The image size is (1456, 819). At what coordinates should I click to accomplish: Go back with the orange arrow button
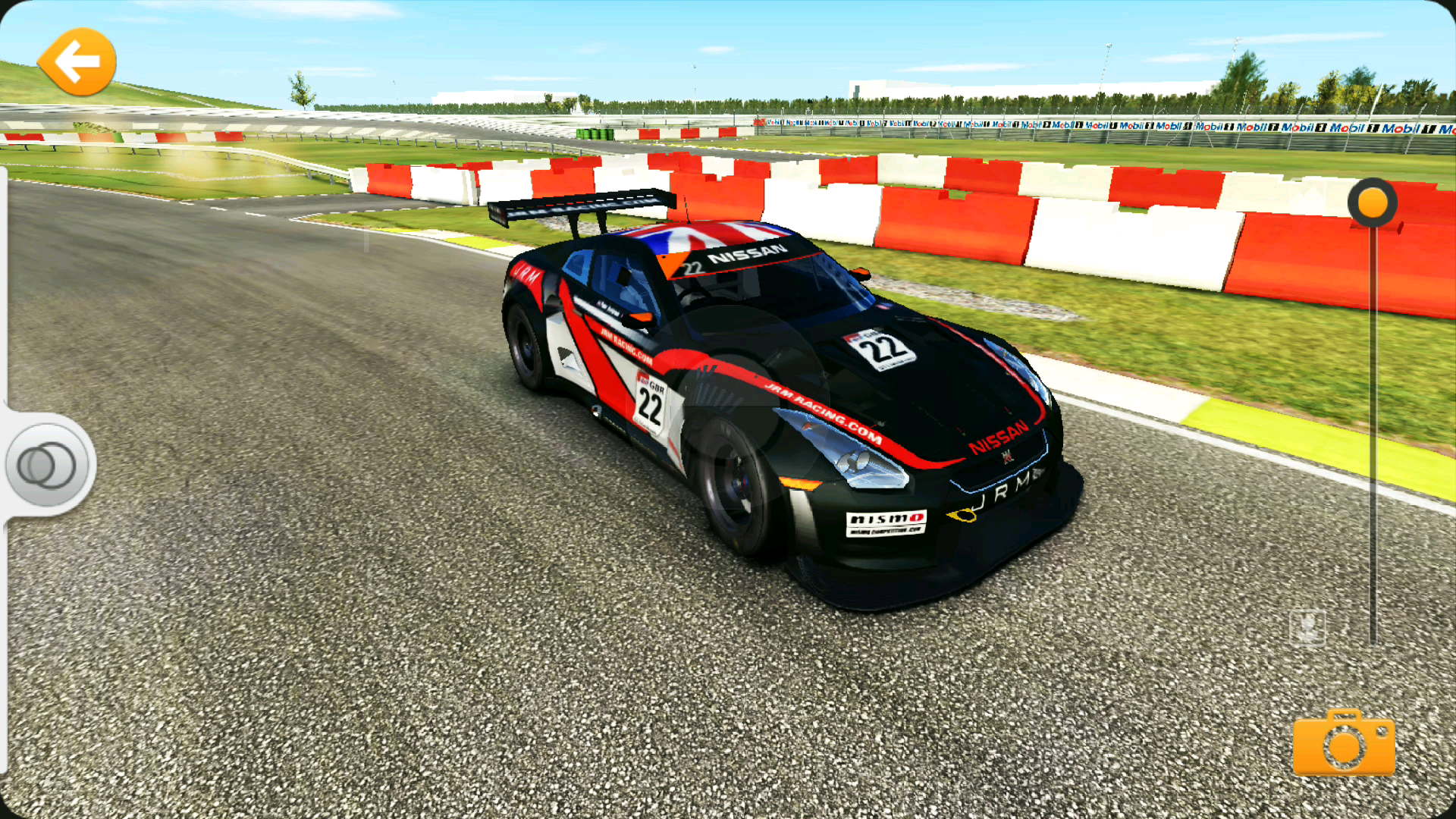click(77, 62)
